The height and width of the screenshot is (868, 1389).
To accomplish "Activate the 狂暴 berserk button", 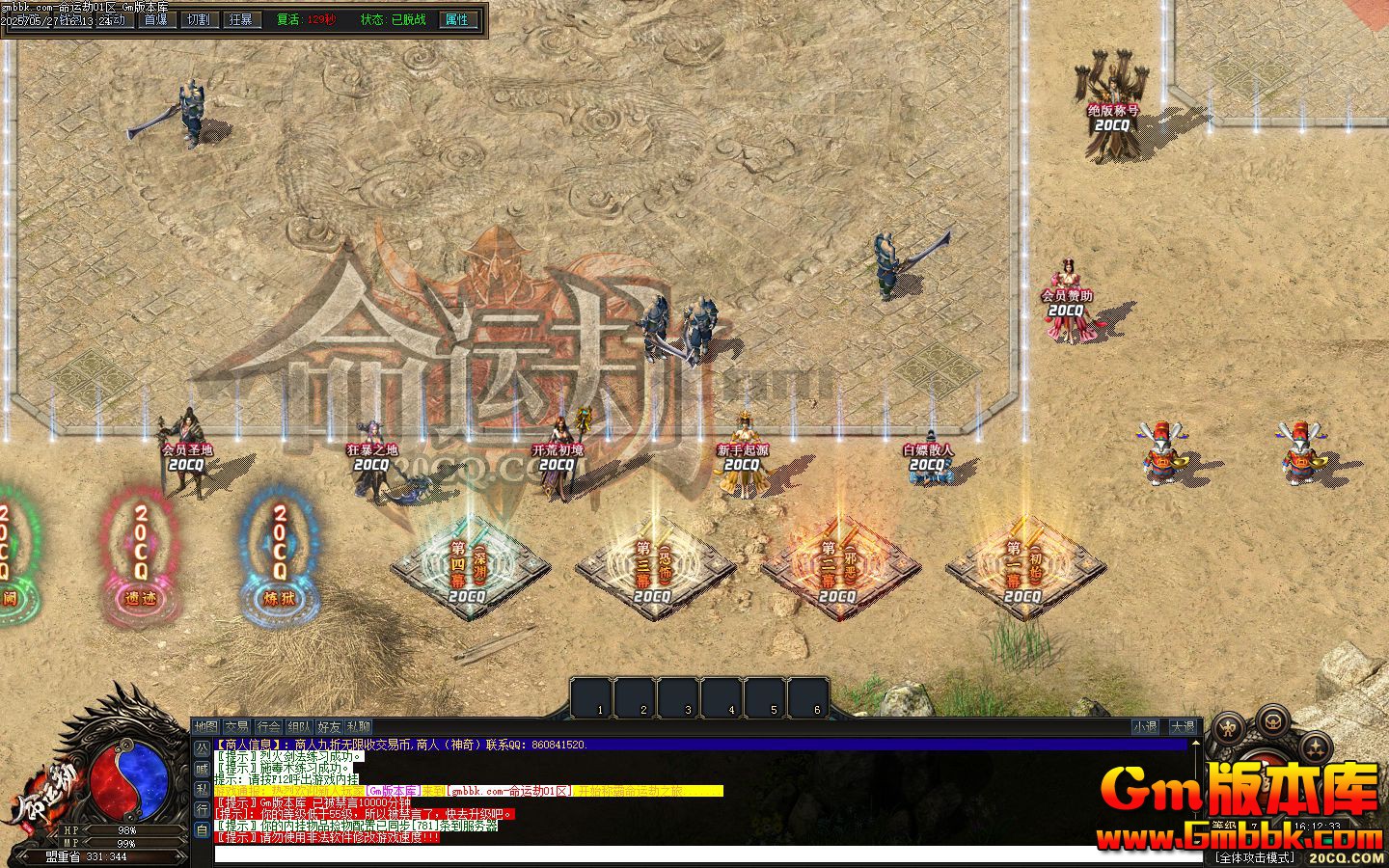I will point(240,19).
